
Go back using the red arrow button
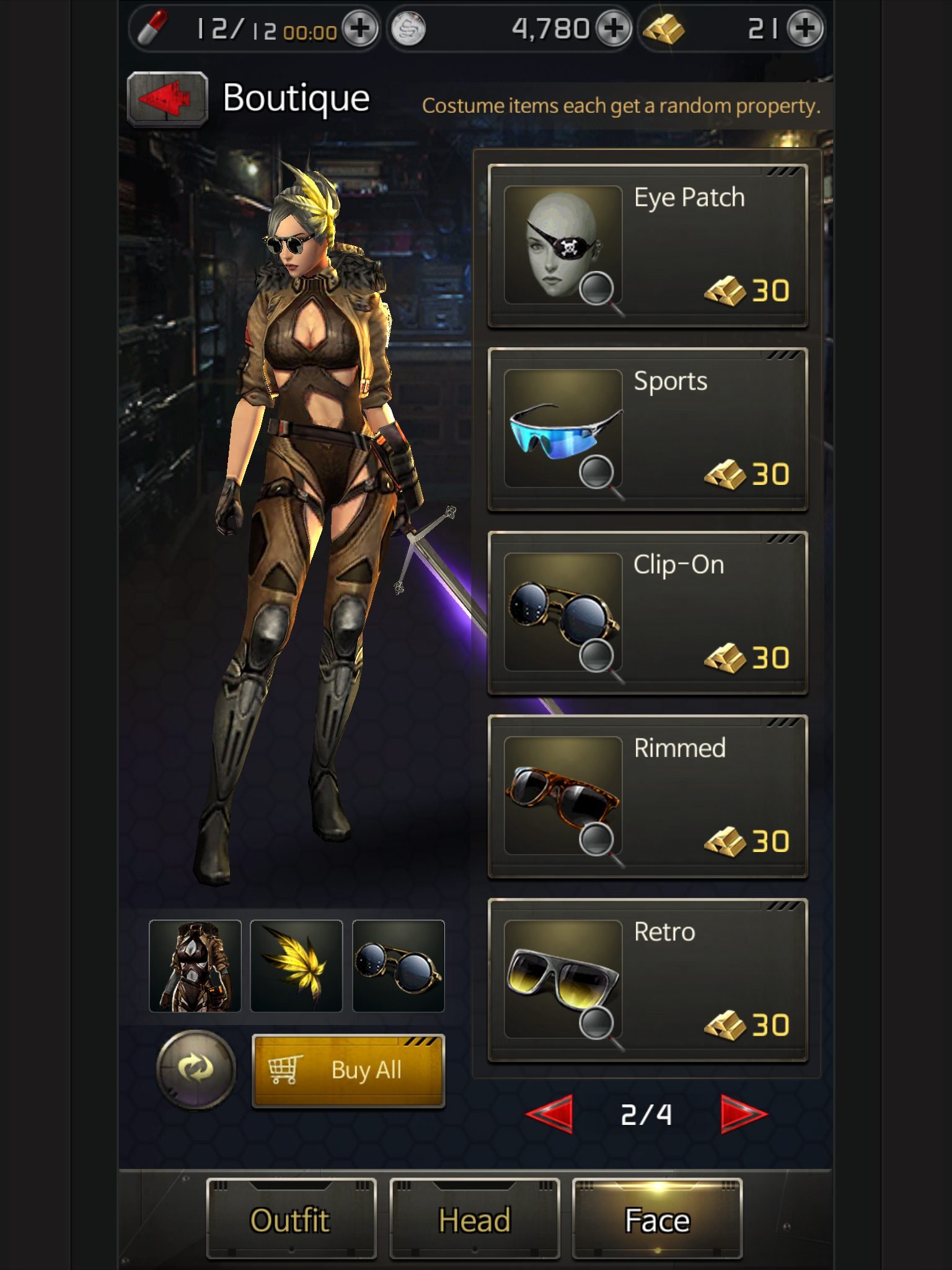click(167, 98)
